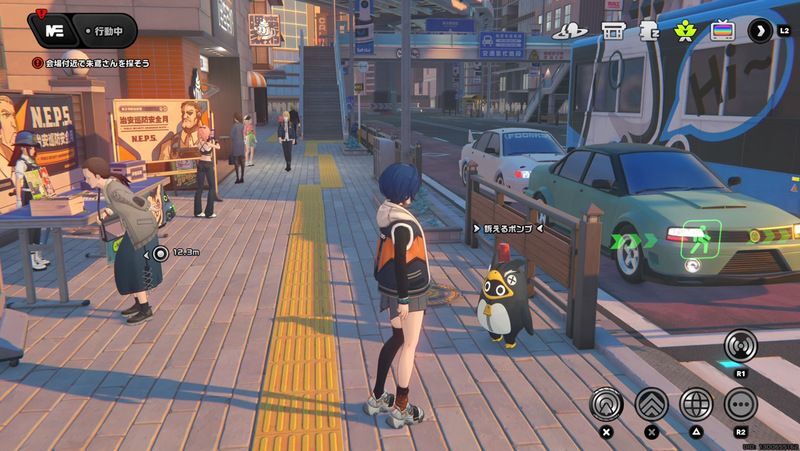Viewport: 800px width, 451px height.
Task: Open the sleeping figure icon
Action: [648, 31]
